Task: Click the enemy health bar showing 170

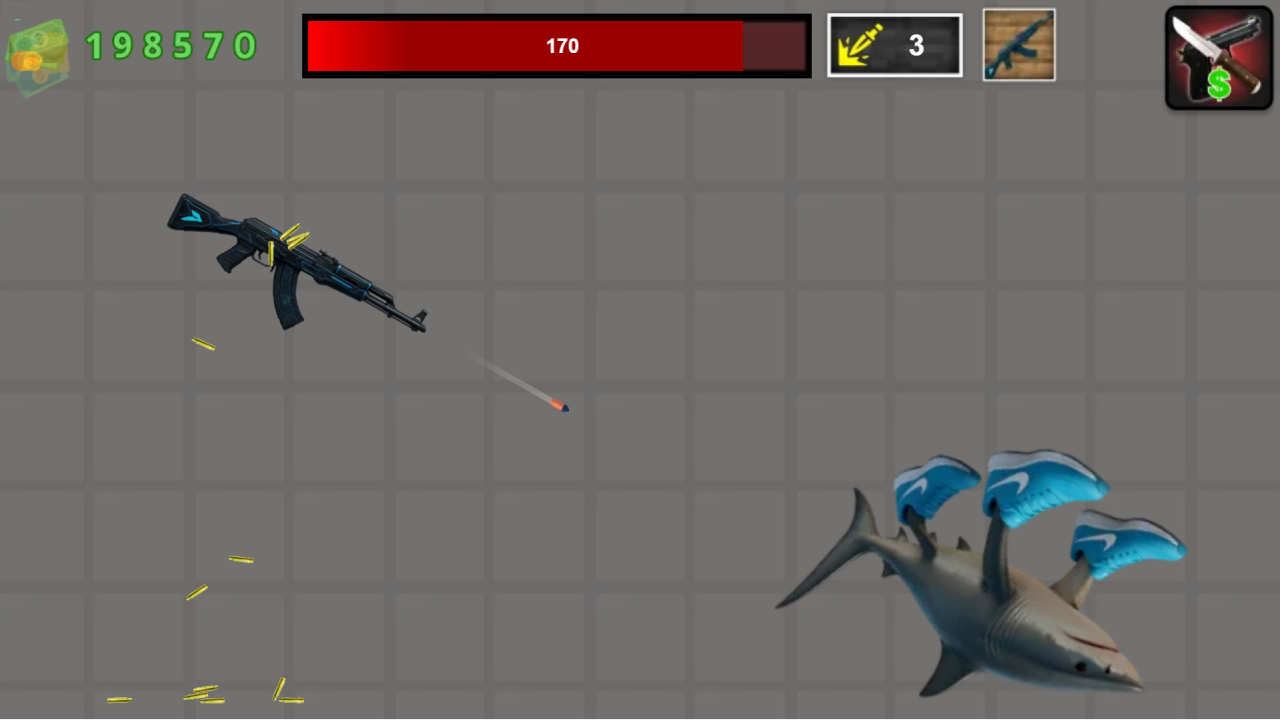Action: point(556,45)
